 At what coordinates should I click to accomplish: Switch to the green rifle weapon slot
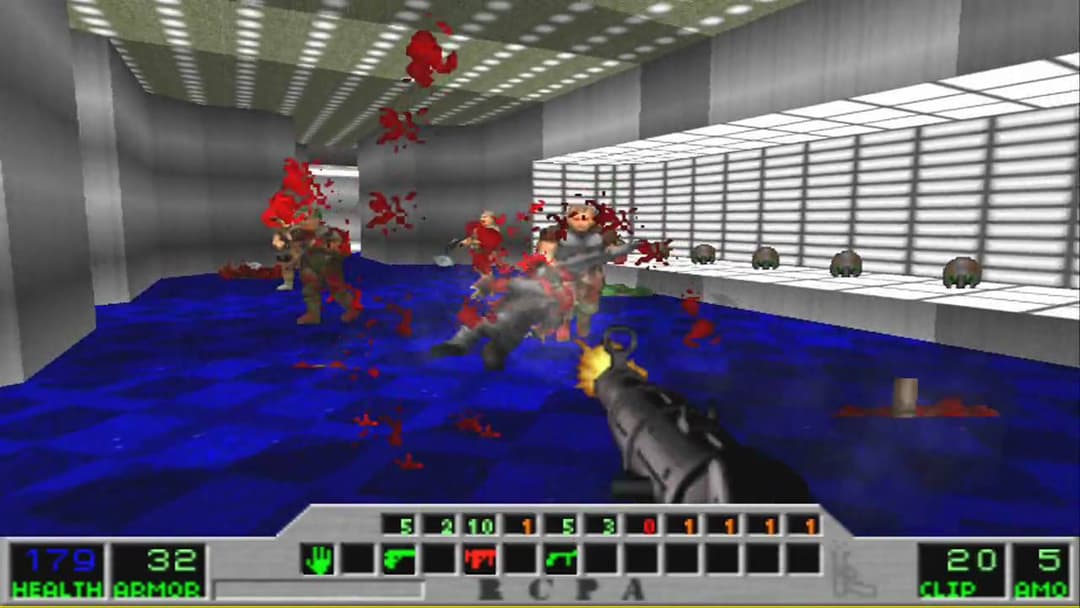[561, 559]
